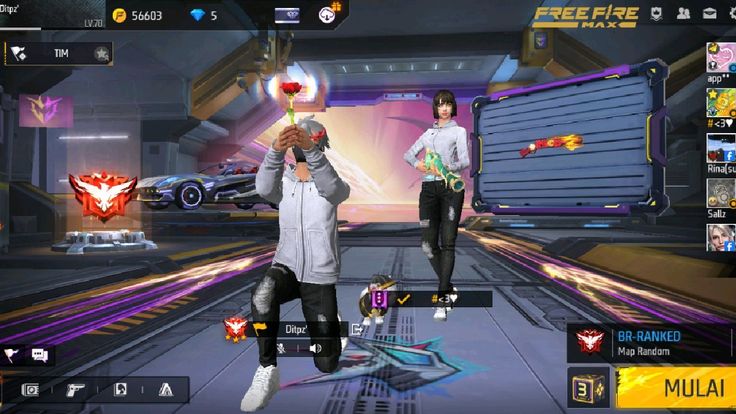Open the loot box numbered 3
Image resolution: width=736 pixels, height=414 pixels.
pos(589,388)
